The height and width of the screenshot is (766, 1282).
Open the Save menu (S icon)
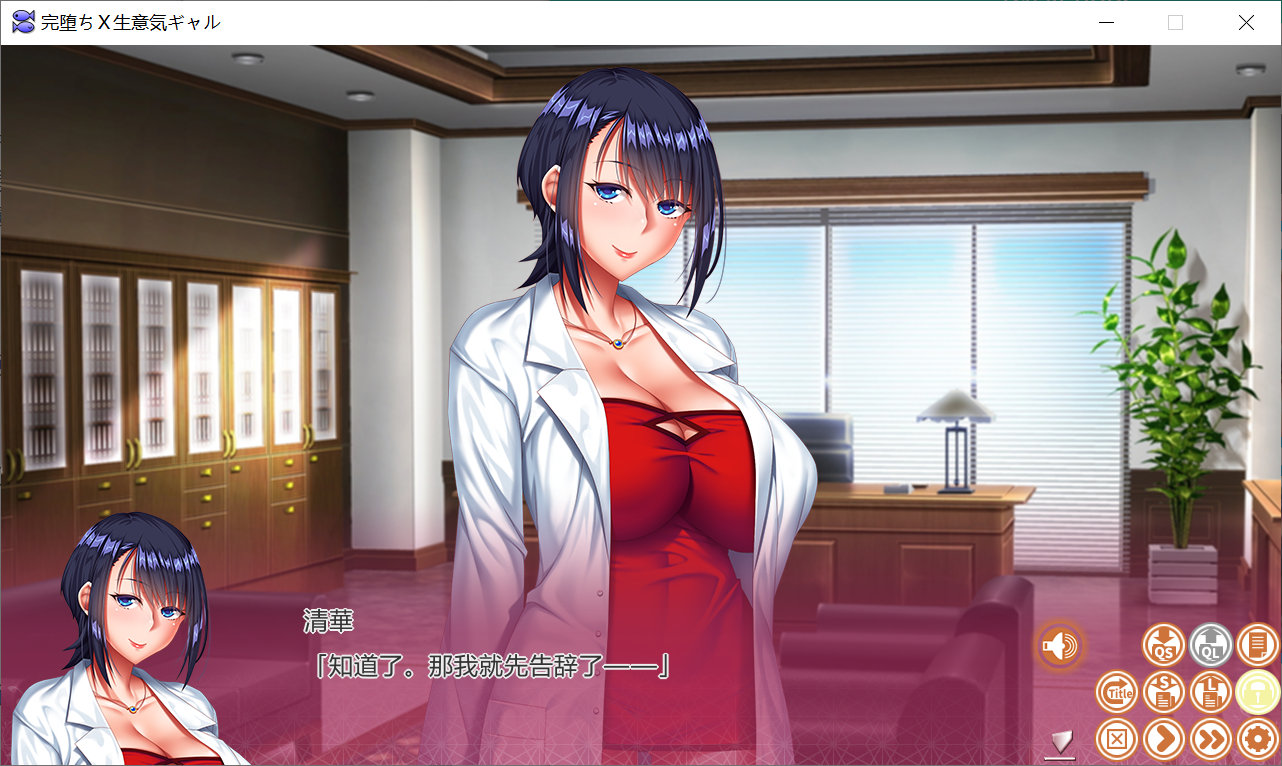click(x=1163, y=692)
